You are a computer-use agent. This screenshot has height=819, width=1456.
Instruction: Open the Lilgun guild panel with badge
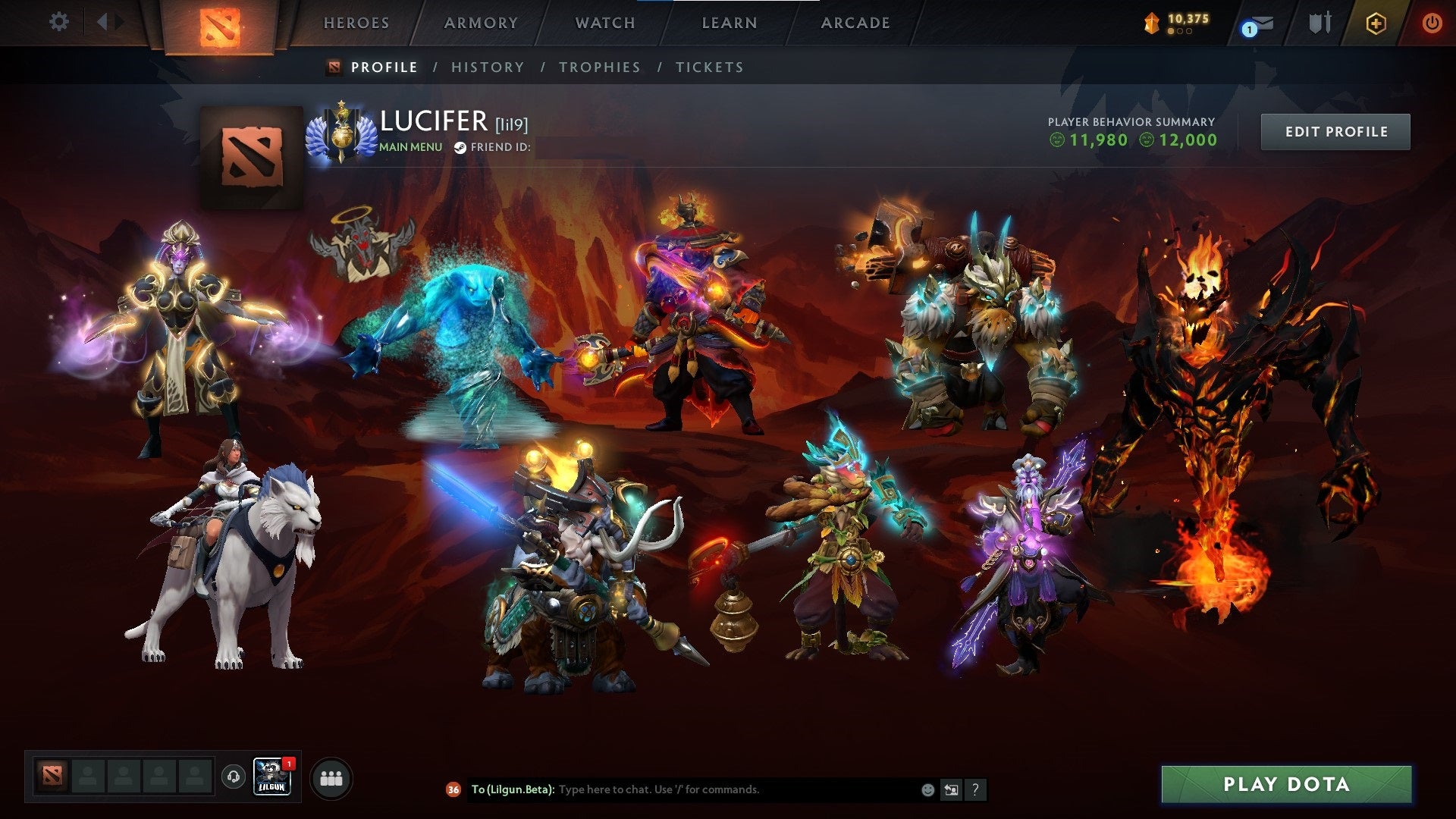[275, 777]
